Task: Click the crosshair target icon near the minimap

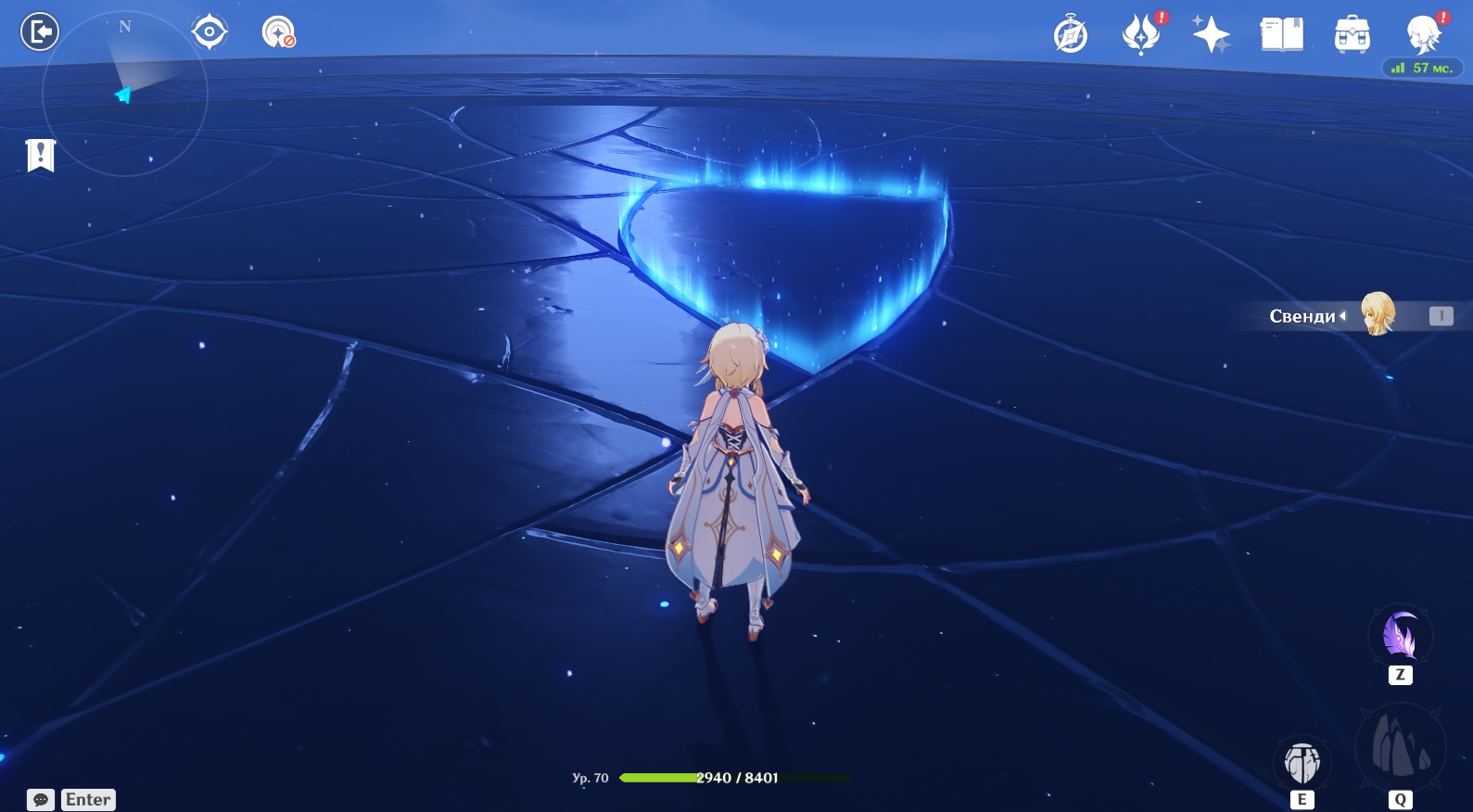Action: [x=210, y=32]
